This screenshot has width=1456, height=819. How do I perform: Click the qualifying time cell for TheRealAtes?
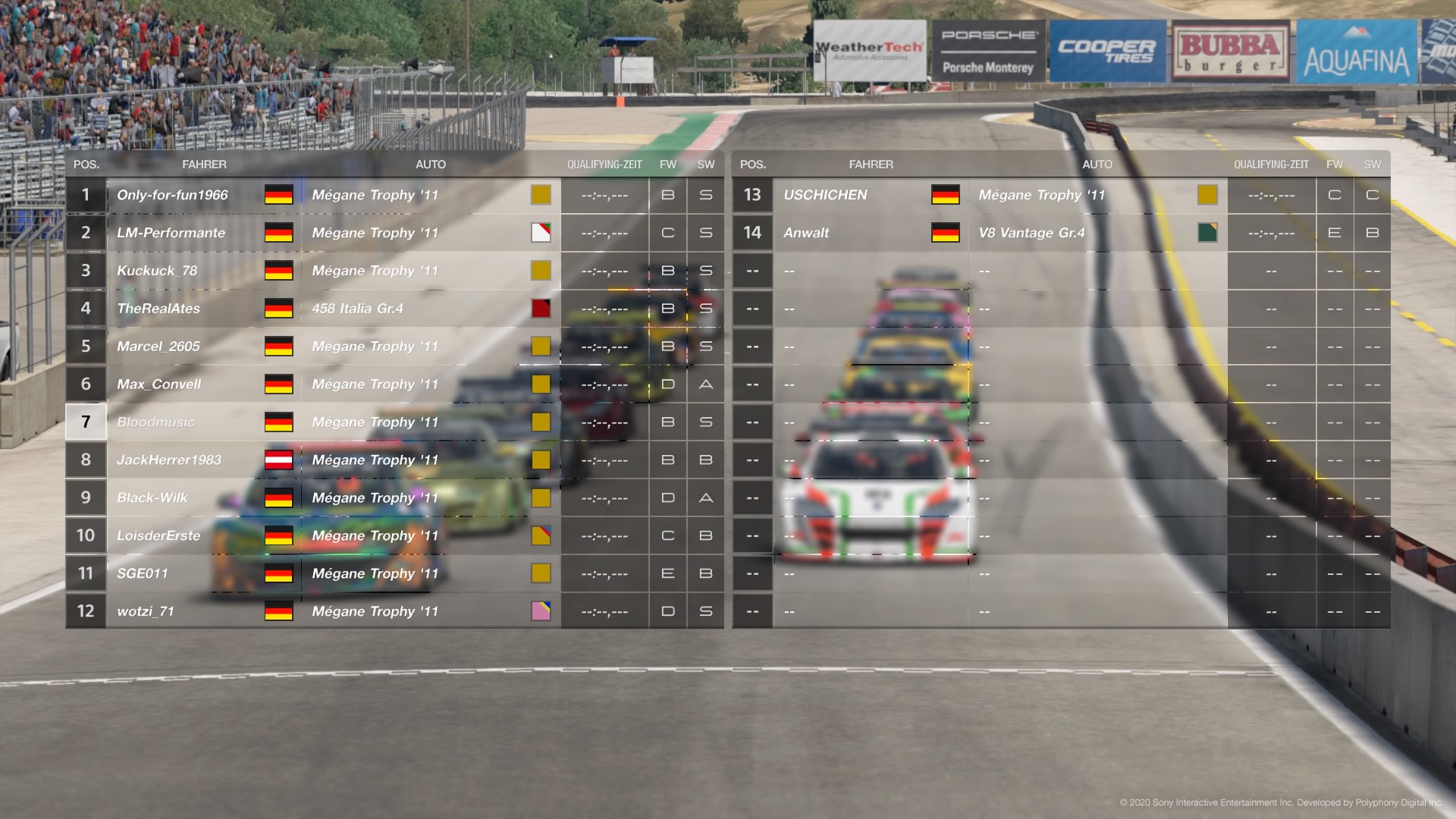pos(604,309)
